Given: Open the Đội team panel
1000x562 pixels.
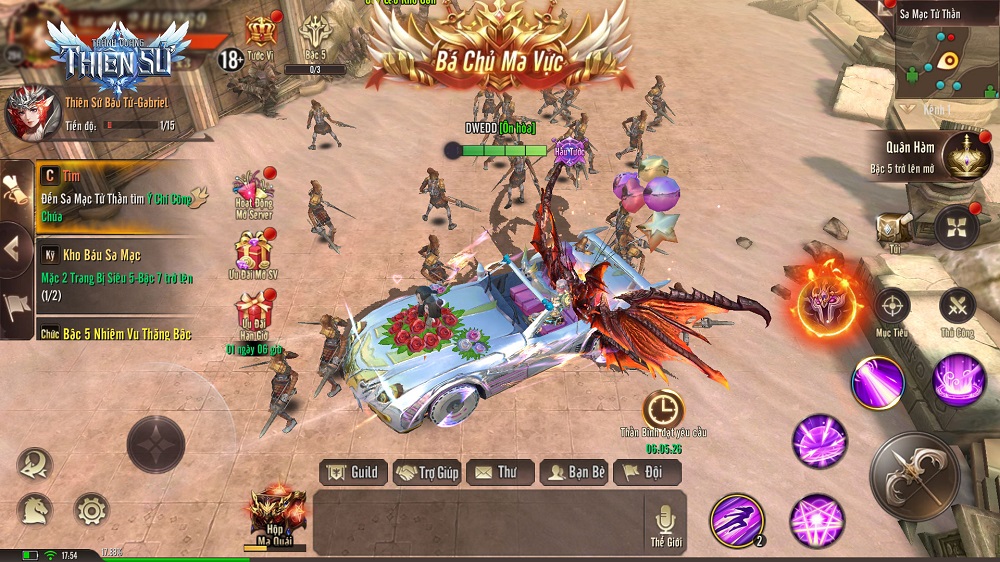Looking at the screenshot, I should 647,472.
